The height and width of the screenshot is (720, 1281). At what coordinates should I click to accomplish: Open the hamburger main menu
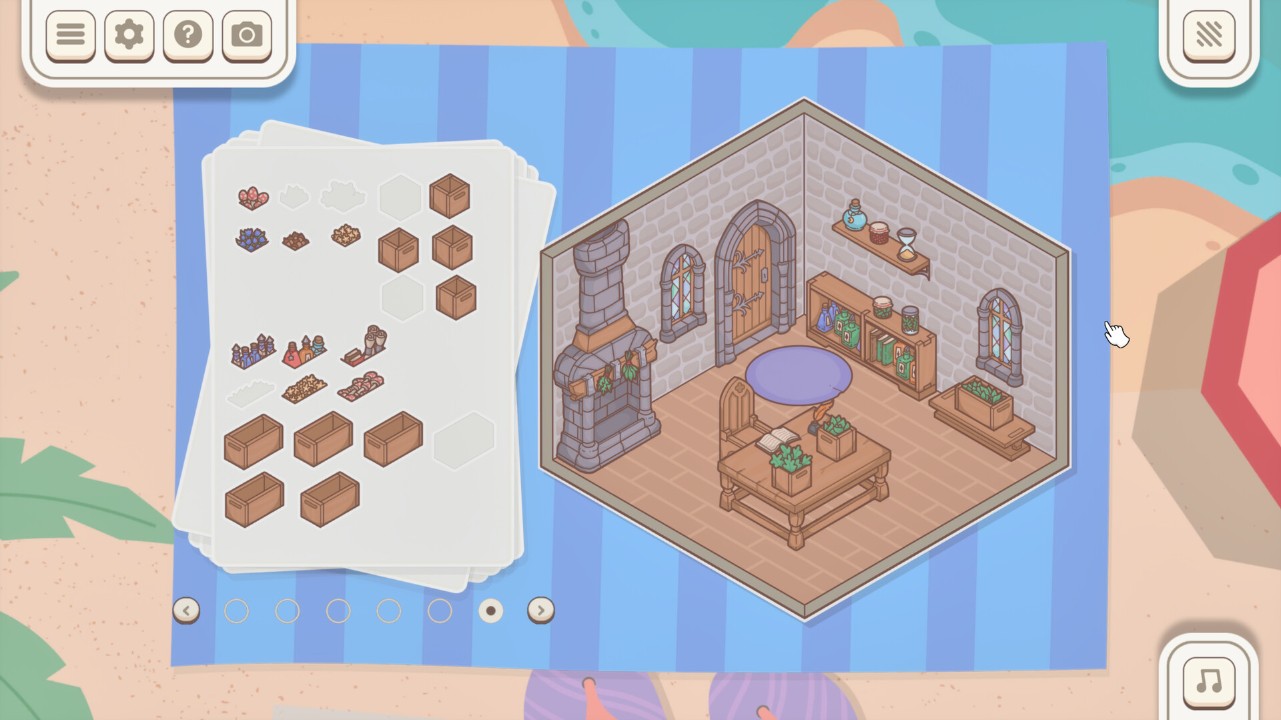tap(70, 36)
